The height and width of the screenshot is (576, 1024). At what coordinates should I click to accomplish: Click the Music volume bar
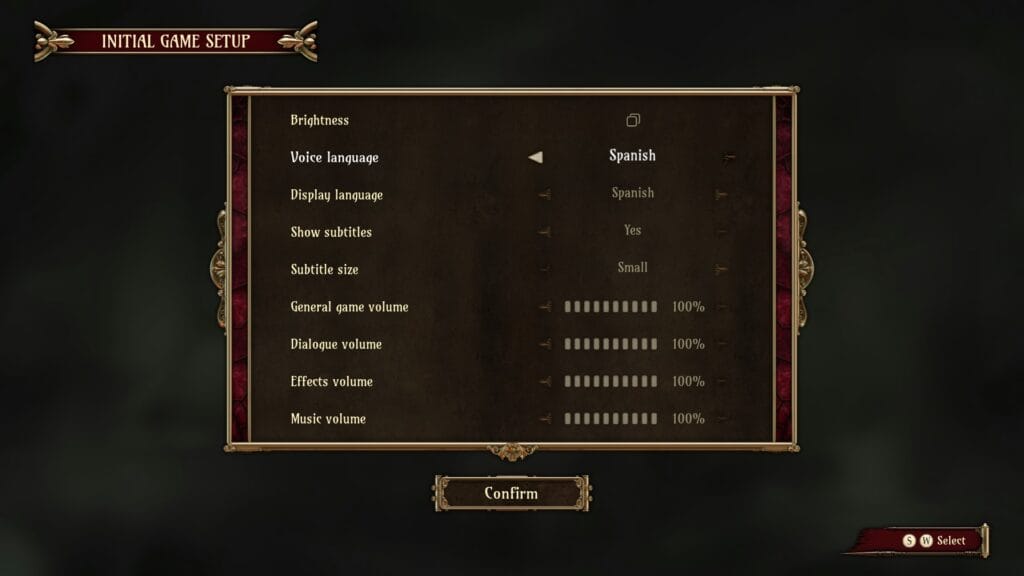click(611, 418)
